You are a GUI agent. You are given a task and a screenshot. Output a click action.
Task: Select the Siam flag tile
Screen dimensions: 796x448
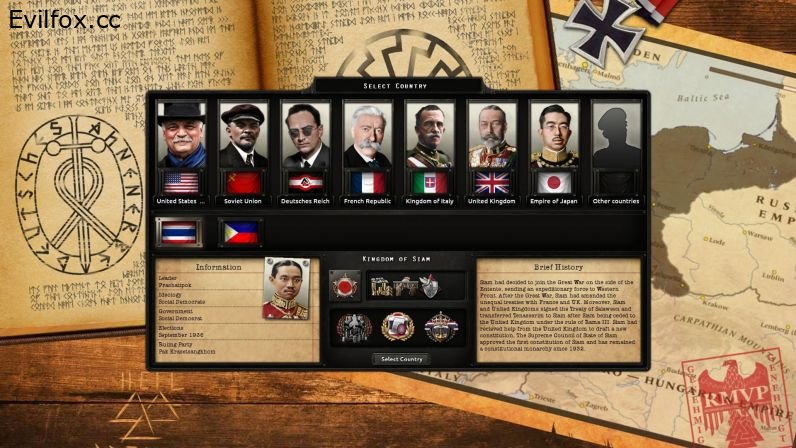tap(179, 232)
